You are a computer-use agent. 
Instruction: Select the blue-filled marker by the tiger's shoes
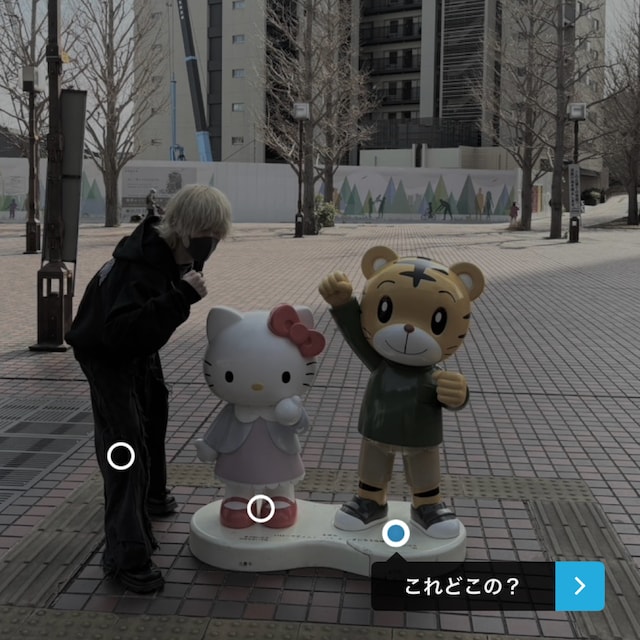[x=395, y=533]
